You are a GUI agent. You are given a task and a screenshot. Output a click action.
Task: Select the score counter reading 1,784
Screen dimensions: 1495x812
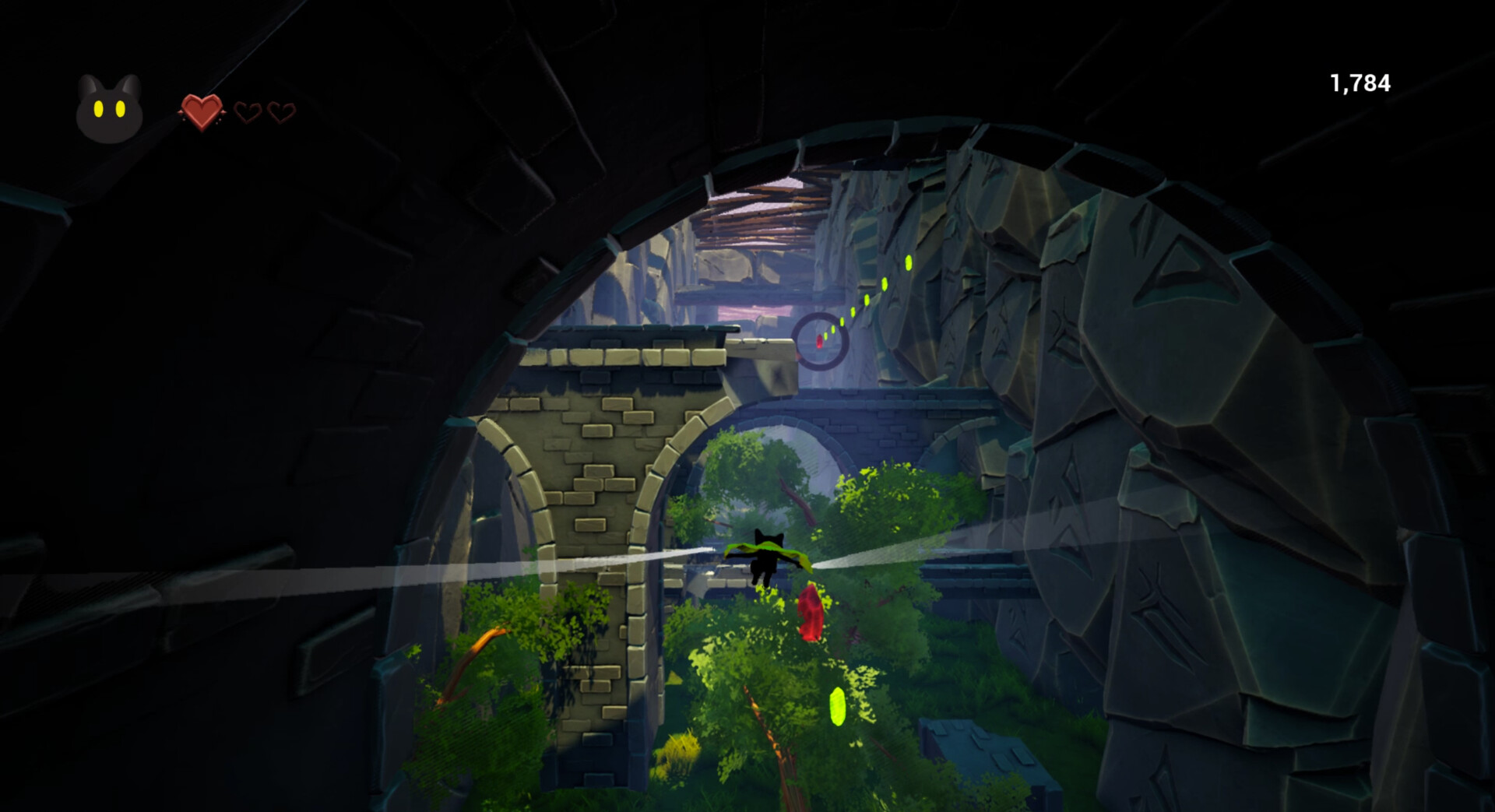1359,83
